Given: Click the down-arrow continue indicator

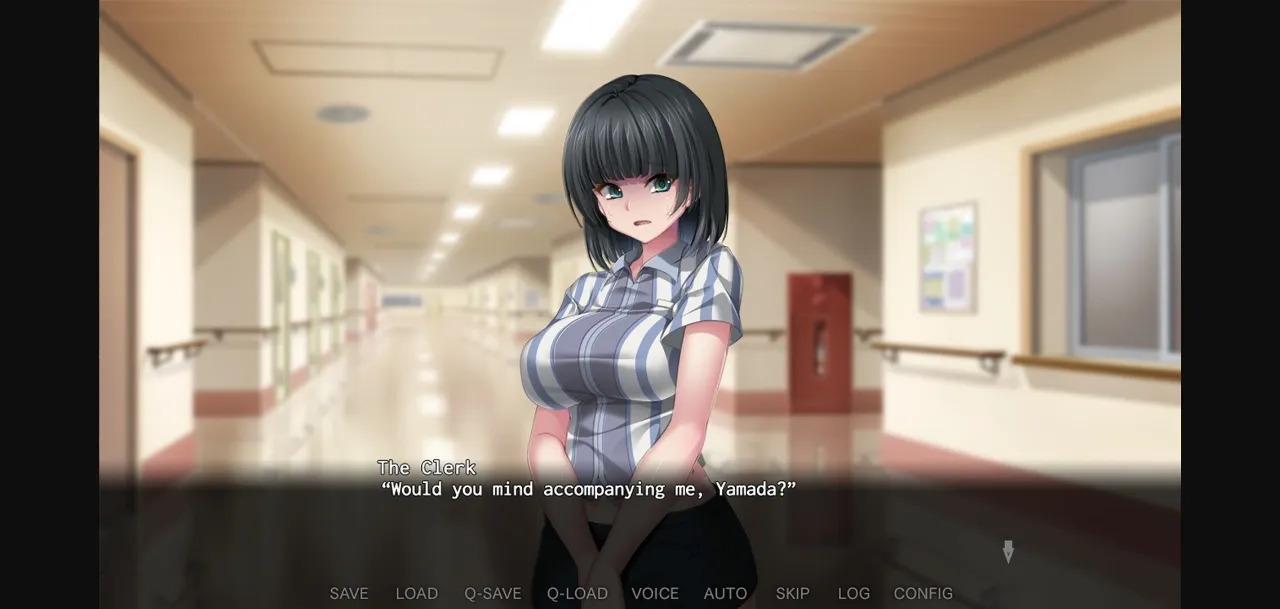Looking at the screenshot, I should click(x=1008, y=551).
